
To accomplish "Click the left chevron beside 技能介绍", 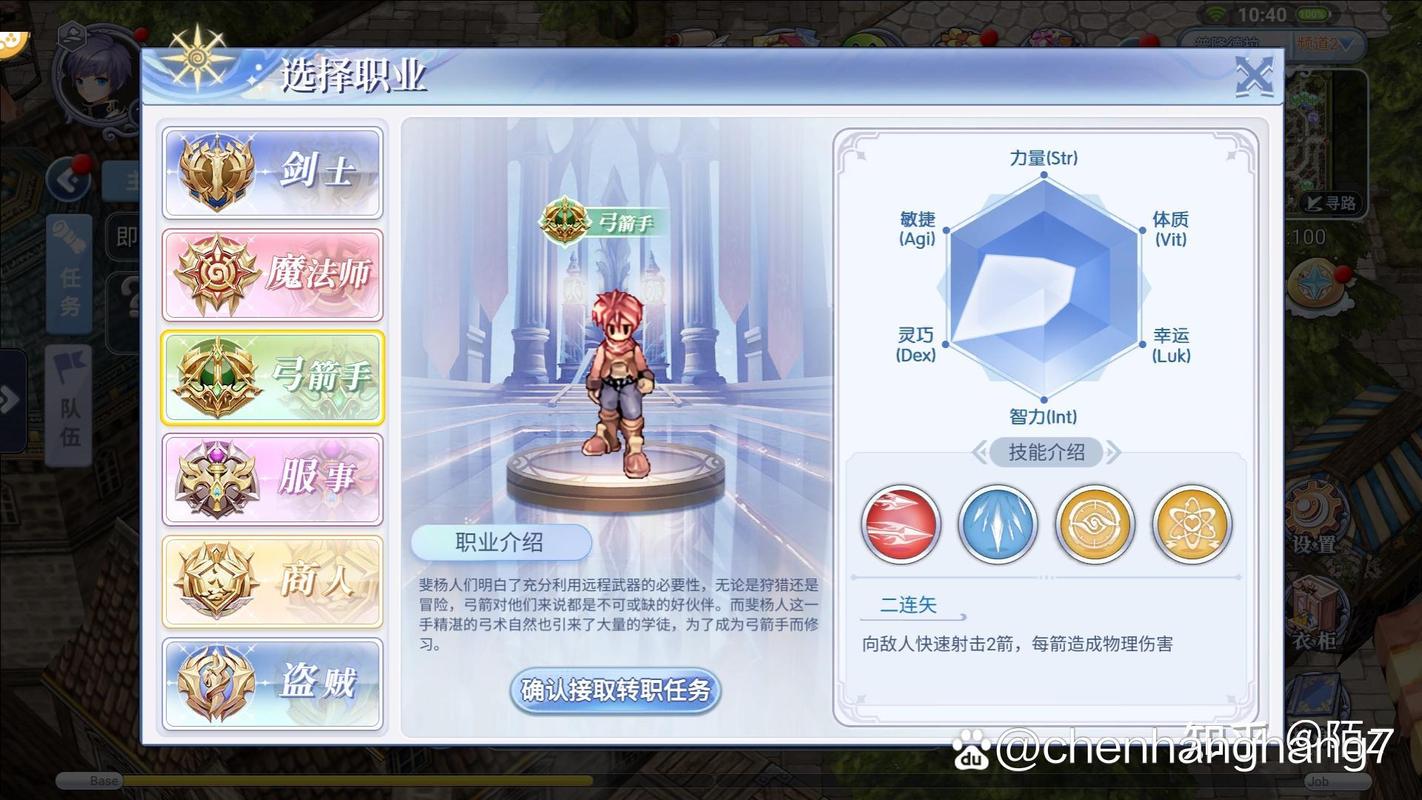I will (x=982, y=453).
